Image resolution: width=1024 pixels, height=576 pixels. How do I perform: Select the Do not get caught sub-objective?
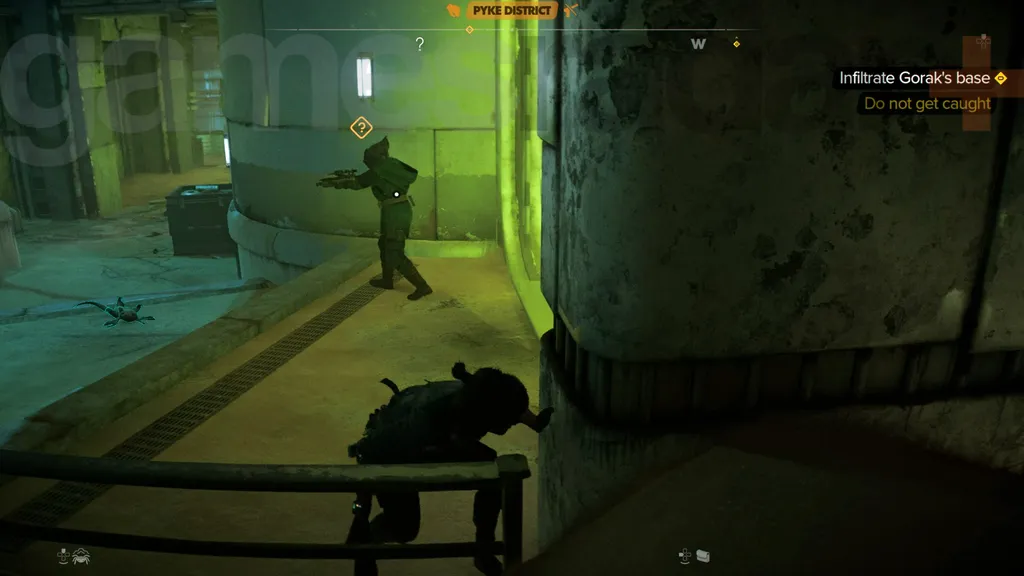(927, 103)
